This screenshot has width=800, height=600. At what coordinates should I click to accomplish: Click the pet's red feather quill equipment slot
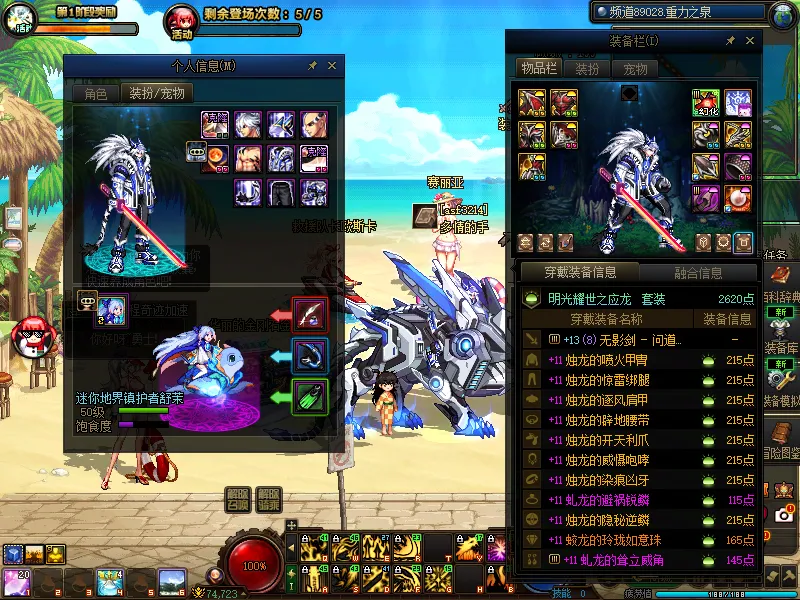coord(310,315)
